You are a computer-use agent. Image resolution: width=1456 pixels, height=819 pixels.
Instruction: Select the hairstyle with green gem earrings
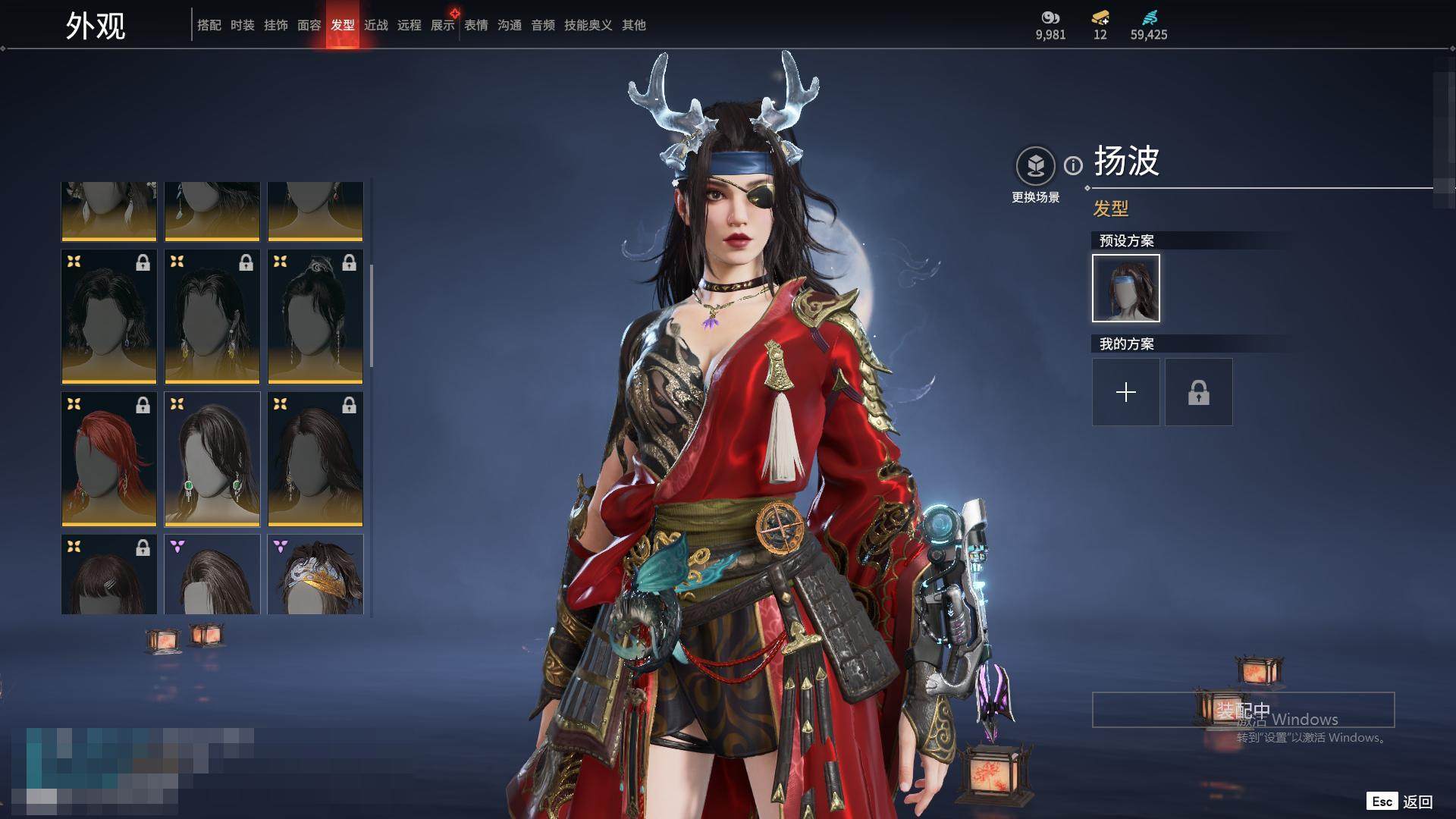pyautogui.click(x=212, y=459)
